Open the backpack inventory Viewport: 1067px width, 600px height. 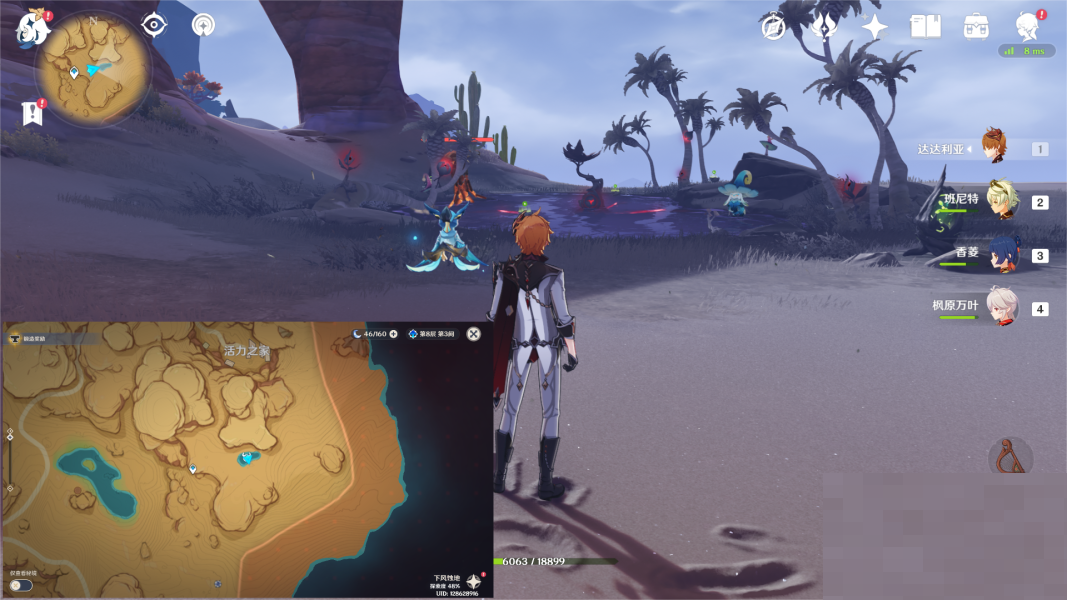tap(976, 27)
